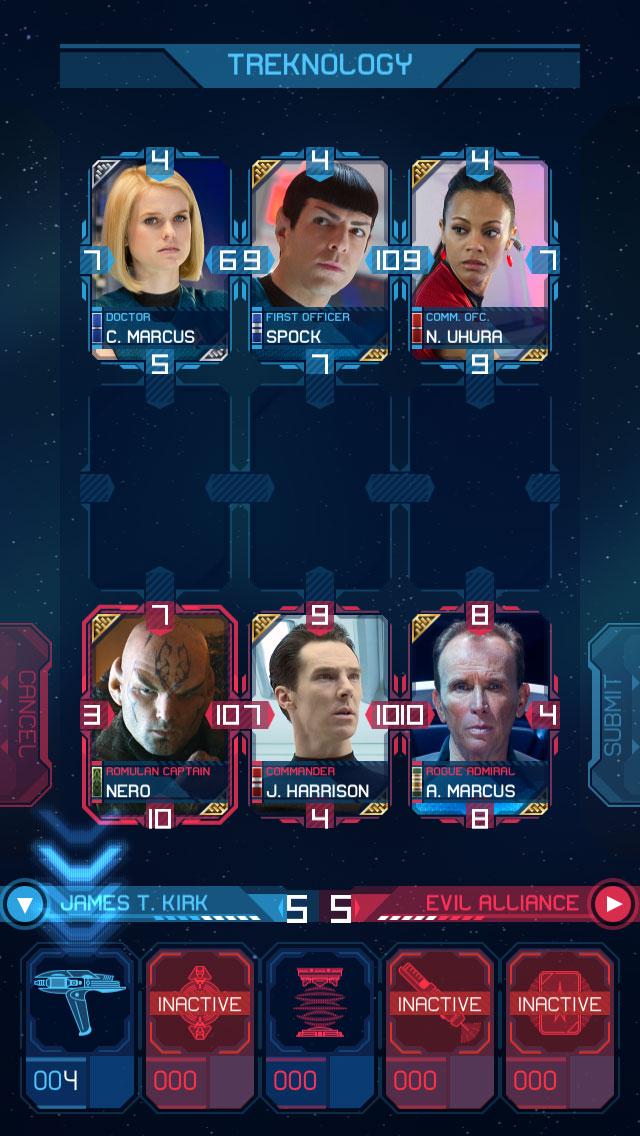This screenshot has height=1136, width=640.
Task: Tap the blue down-arrow beside James T. Kirk
Action: (26, 905)
